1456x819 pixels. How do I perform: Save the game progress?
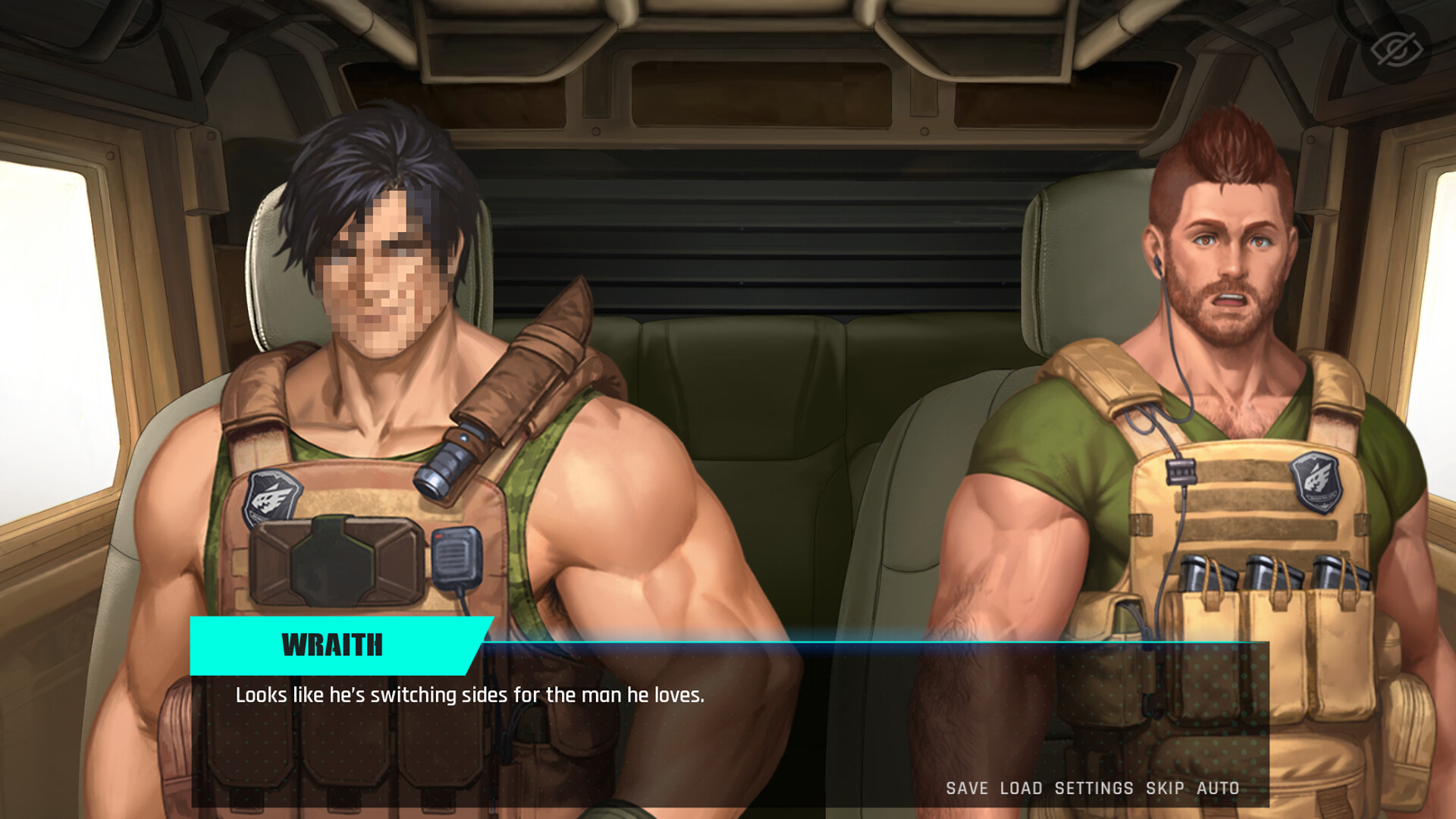click(x=967, y=789)
